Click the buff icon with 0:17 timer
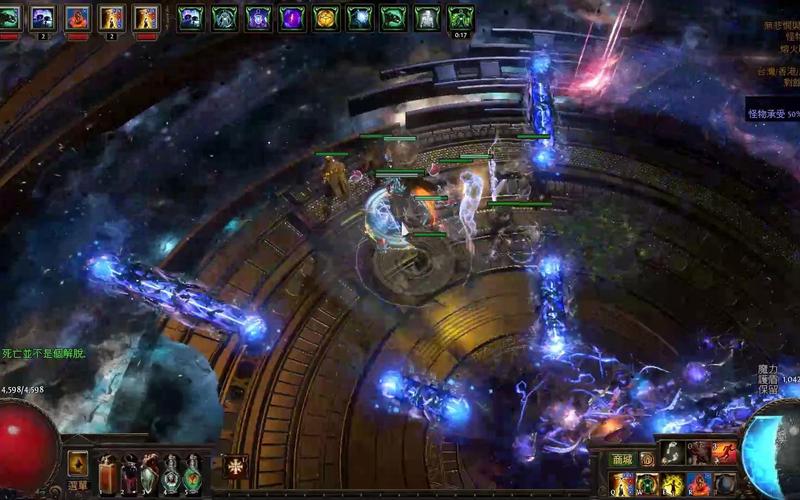 coord(460,17)
